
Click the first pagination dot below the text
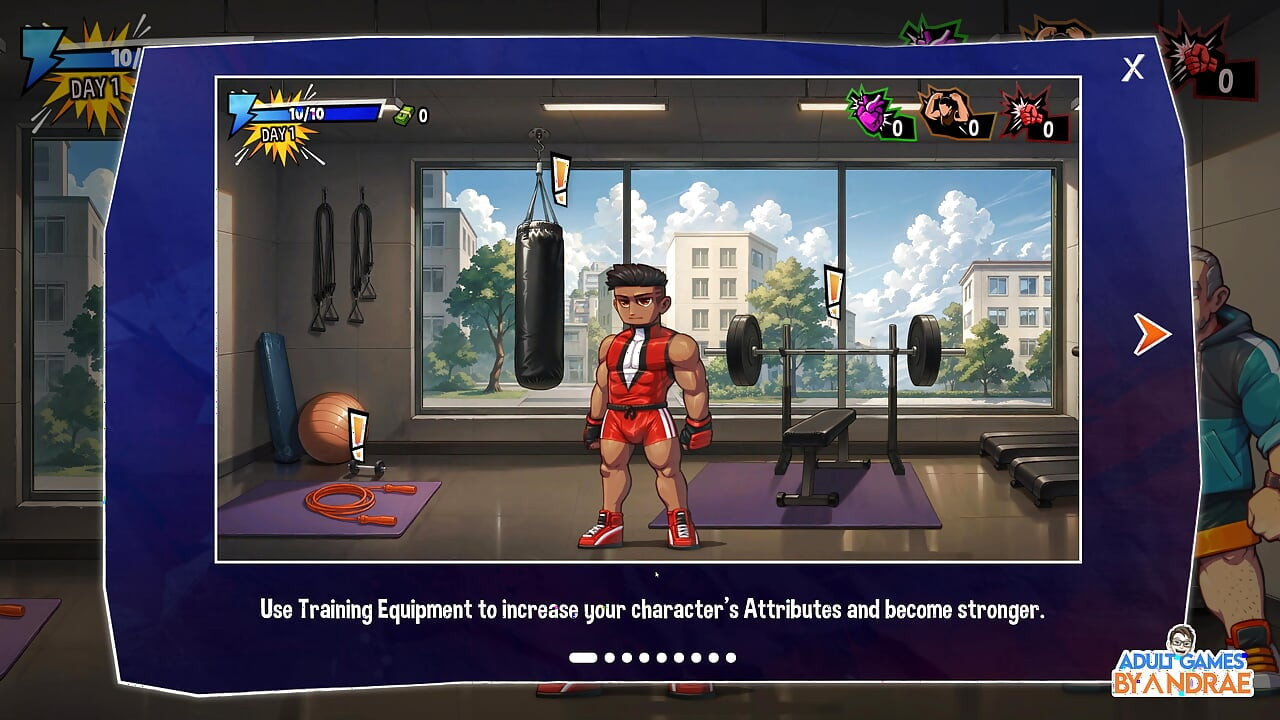coord(583,658)
